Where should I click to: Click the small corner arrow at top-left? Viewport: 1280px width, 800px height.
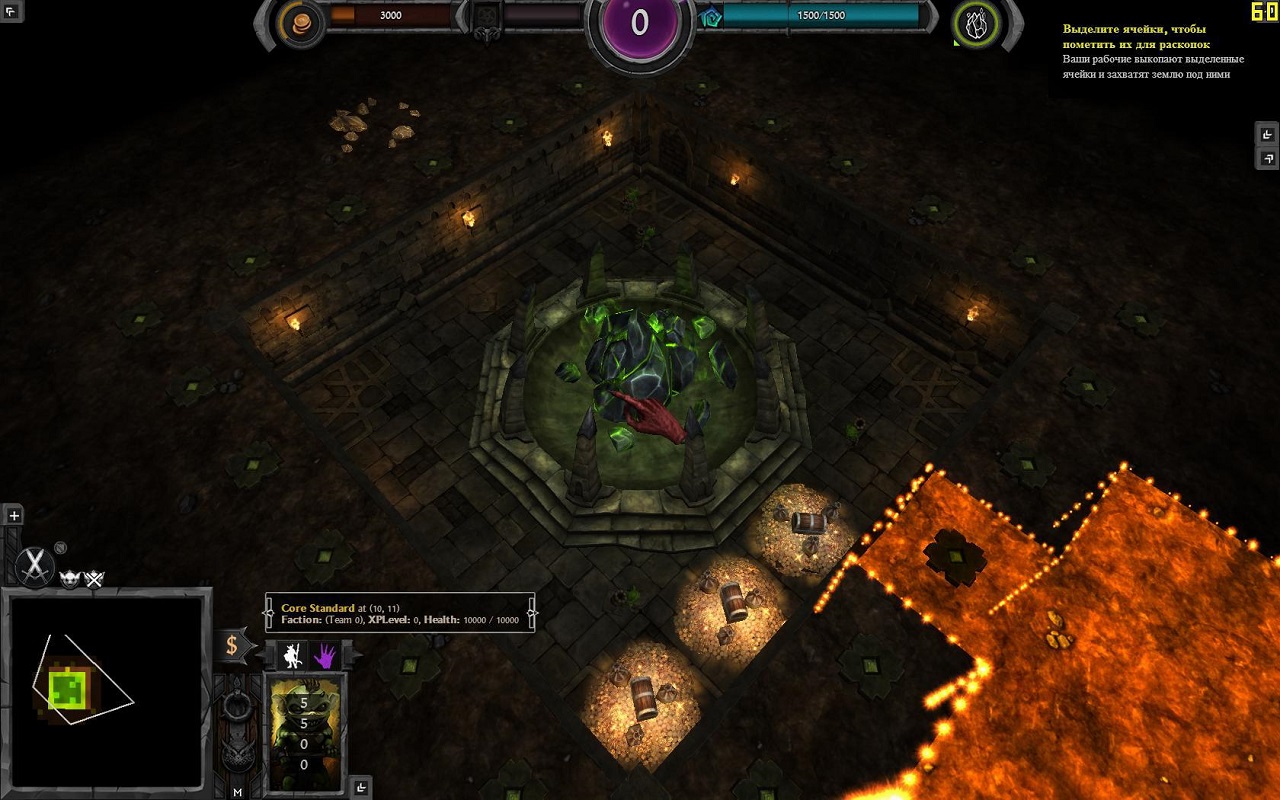click(x=11, y=11)
